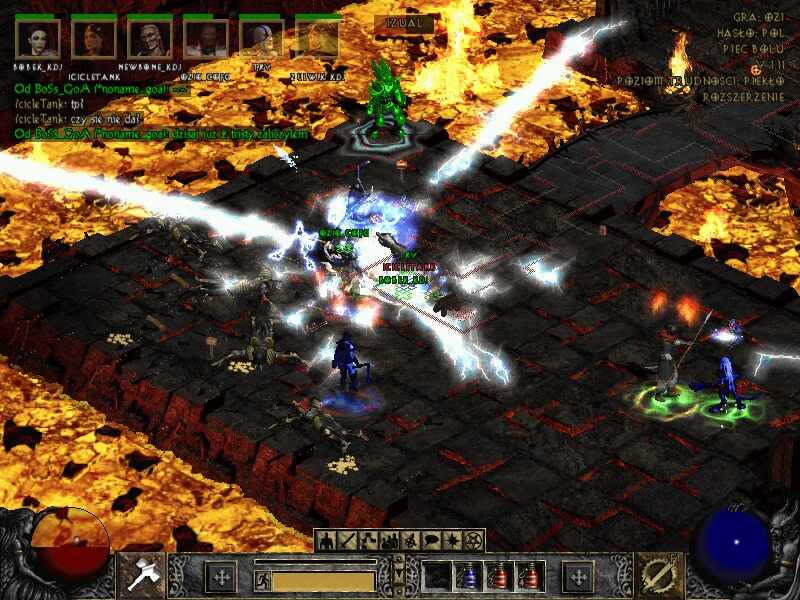Viewport: 800px width, 600px height.
Task: Collapse the mini panel toggle button
Action: click(x=400, y=575)
